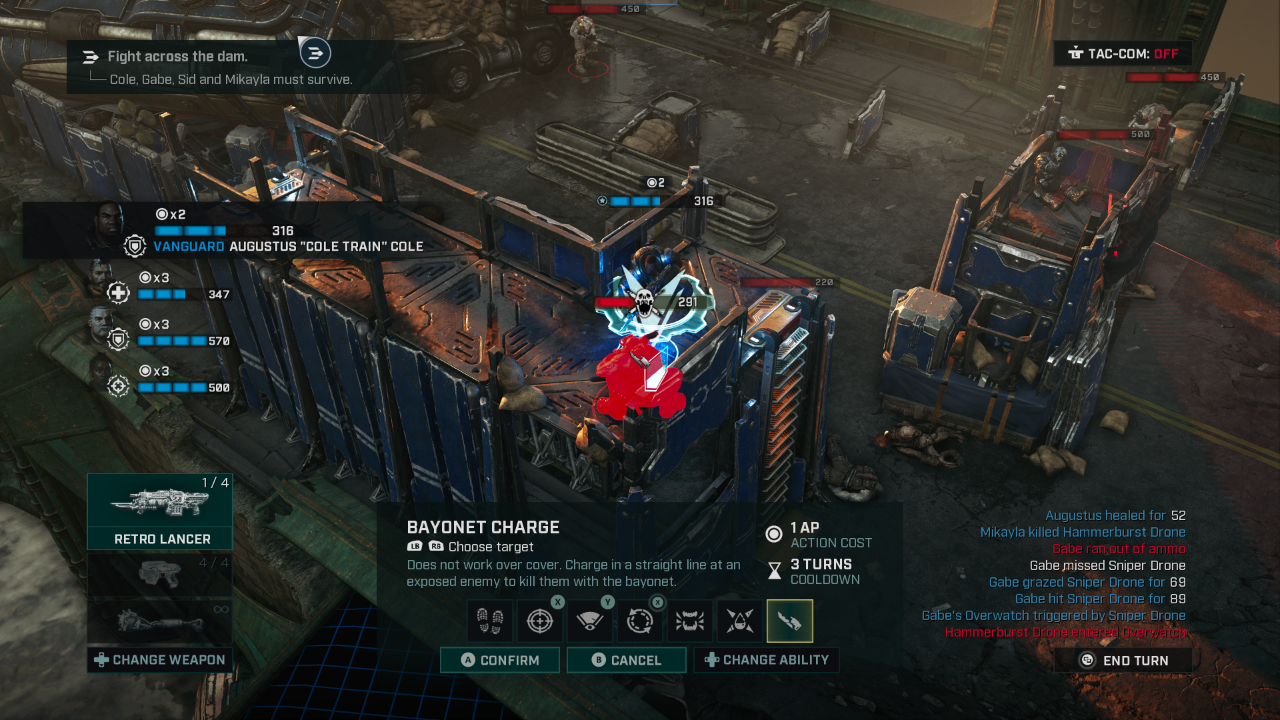Activate the Overwatch cone ability

point(590,621)
